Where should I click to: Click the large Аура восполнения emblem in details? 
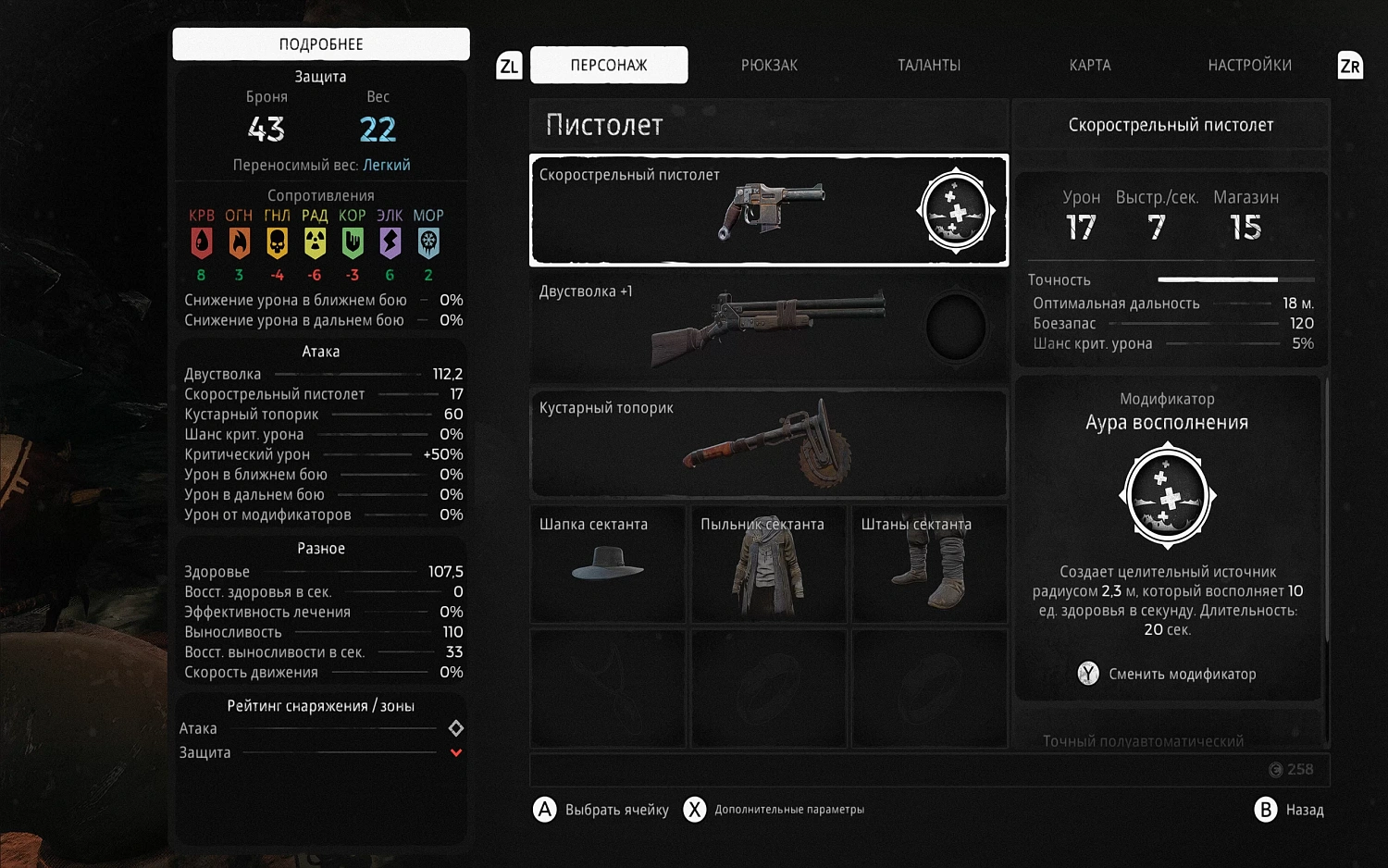(x=1168, y=495)
